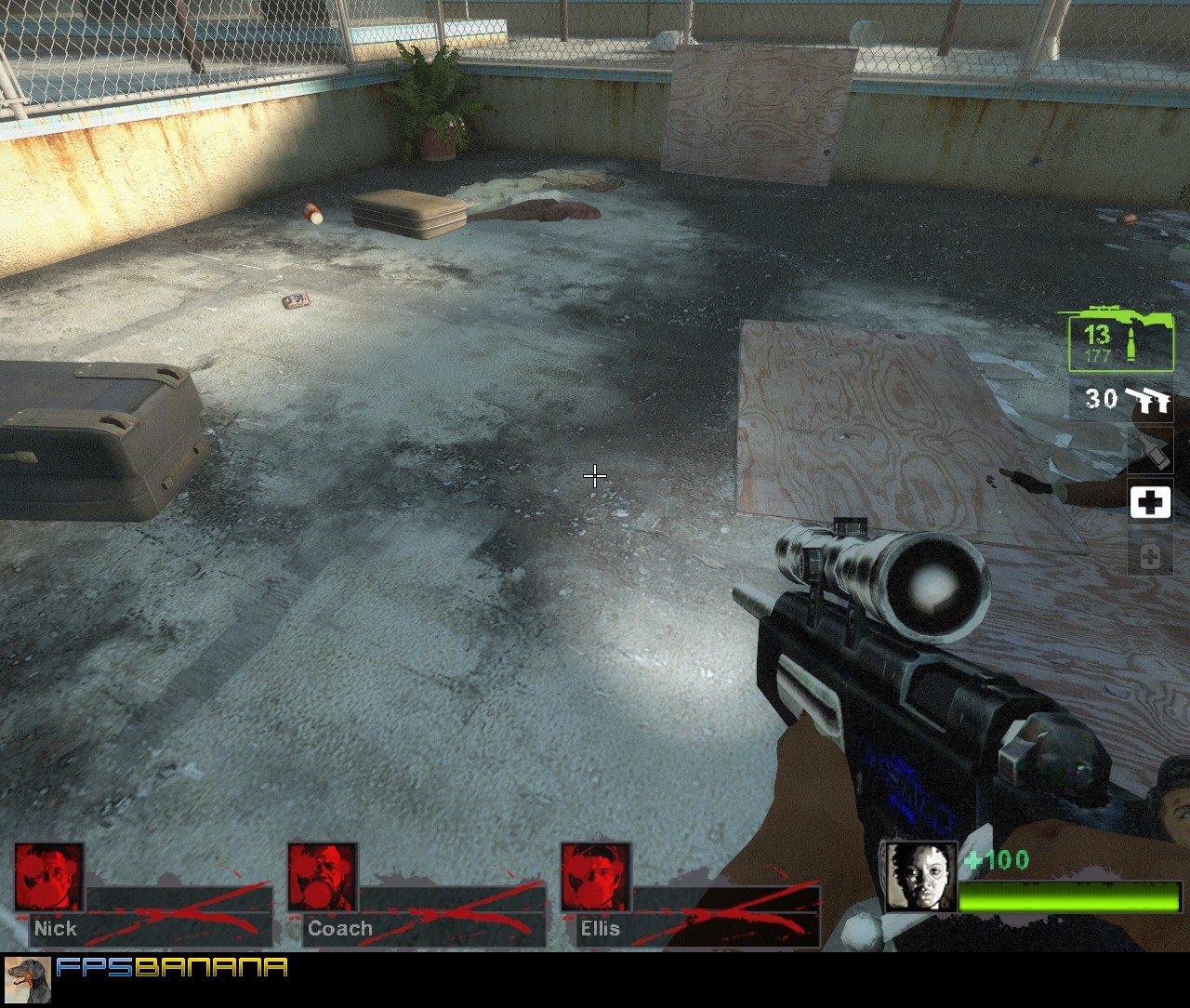This screenshot has width=1190, height=1008.
Task: Click the pistol ammo count 30
Action: click(1101, 400)
